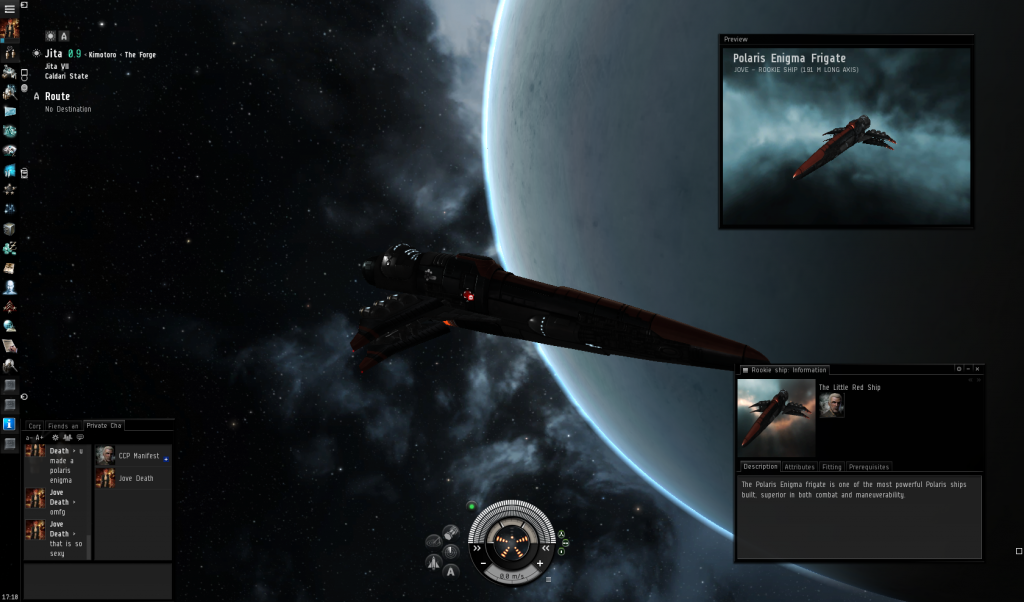Viewport: 1024px width, 602px height.
Task: Close the Rookie ship Information window
Action: pos(977,370)
